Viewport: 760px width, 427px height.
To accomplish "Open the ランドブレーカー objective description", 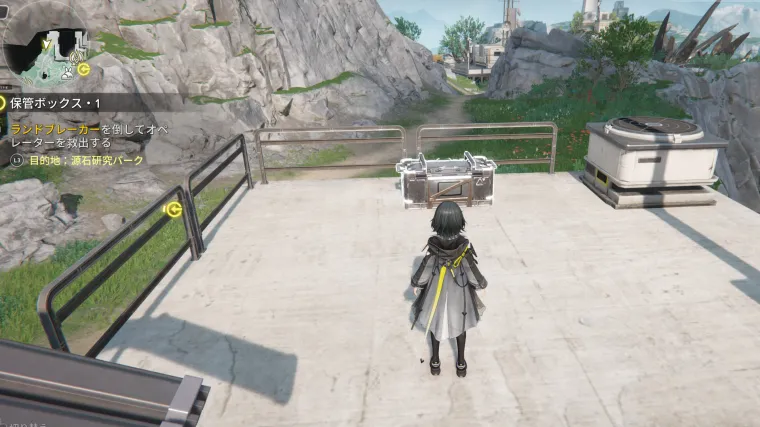I will tap(88, 137).
